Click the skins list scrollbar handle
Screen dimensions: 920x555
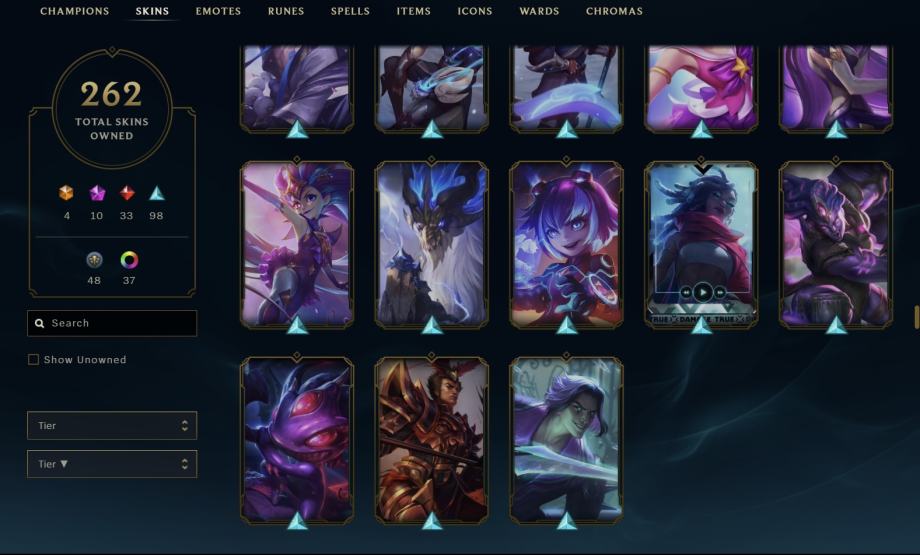pos(916,317)
